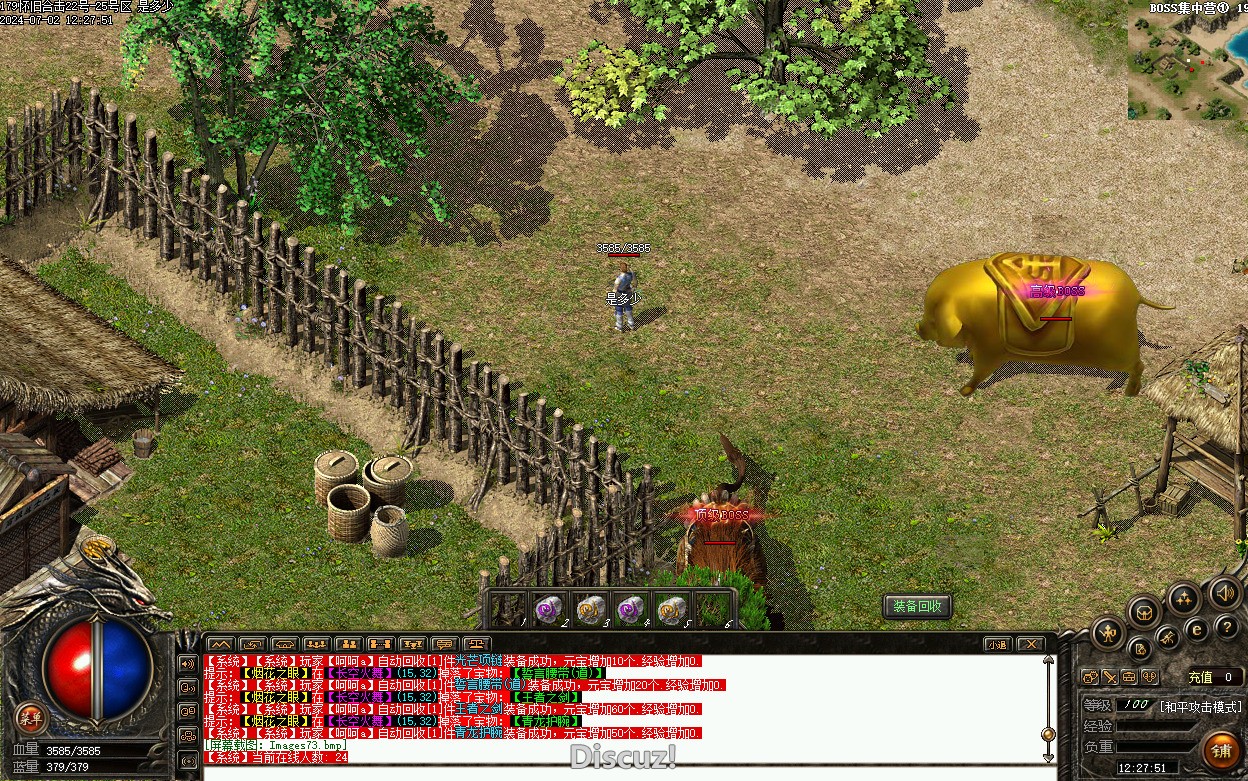The image size is (1248, 781).
Task: Open the 菜单 menu button
Action: (x=32, y=717)
